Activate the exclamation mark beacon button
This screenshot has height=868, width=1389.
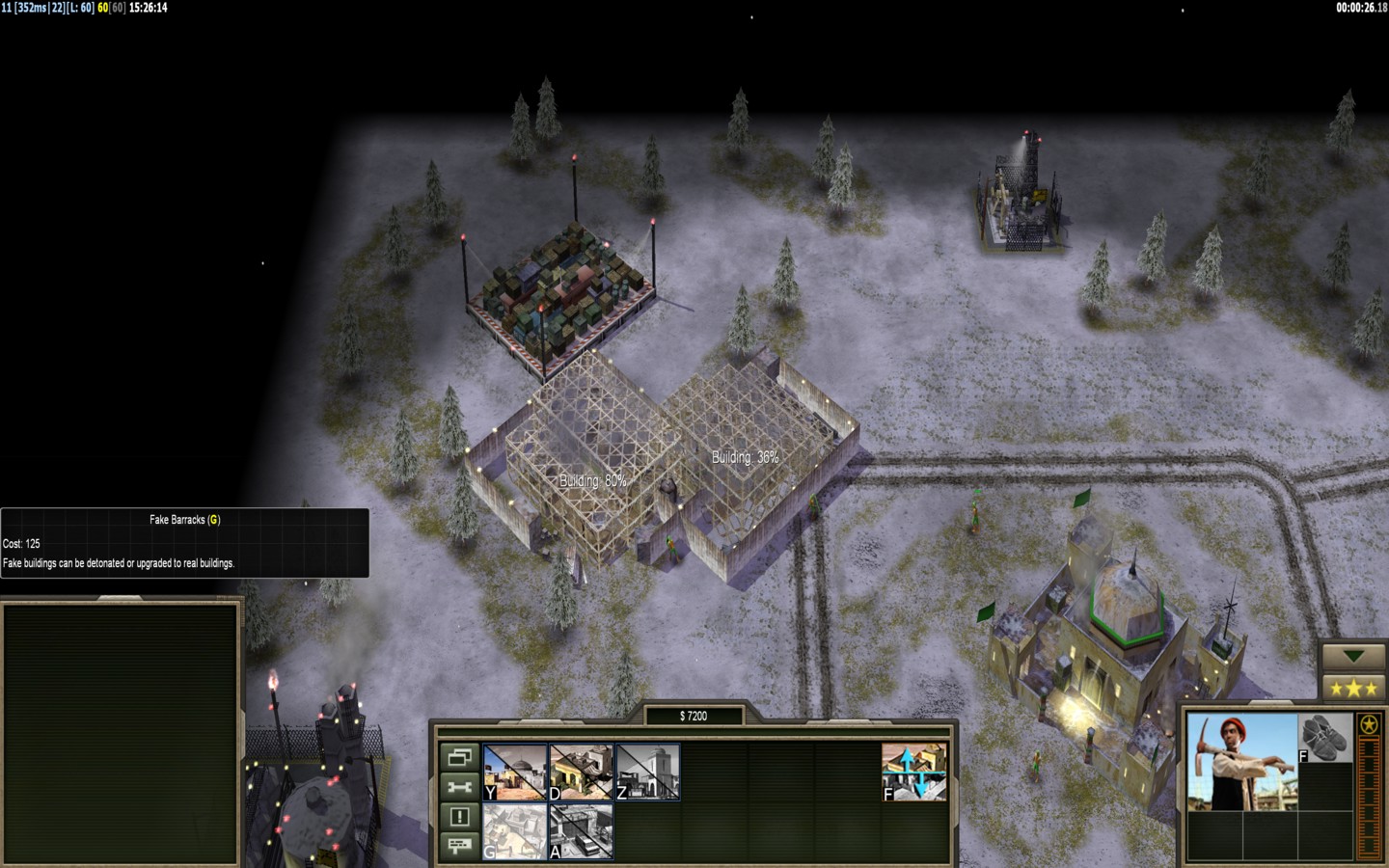tap(459, 817)
